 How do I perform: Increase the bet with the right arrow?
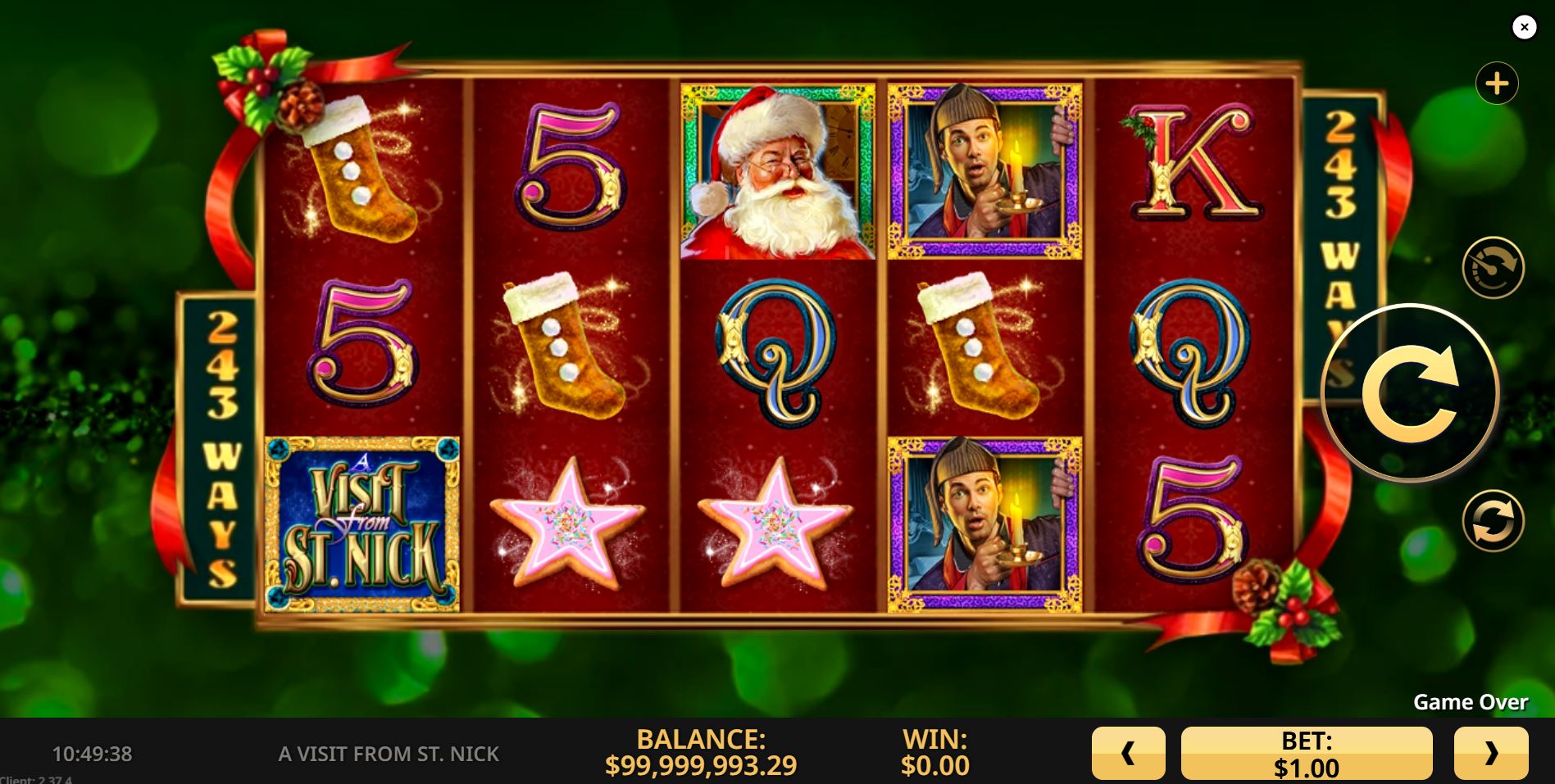(x=1490, y=753)
